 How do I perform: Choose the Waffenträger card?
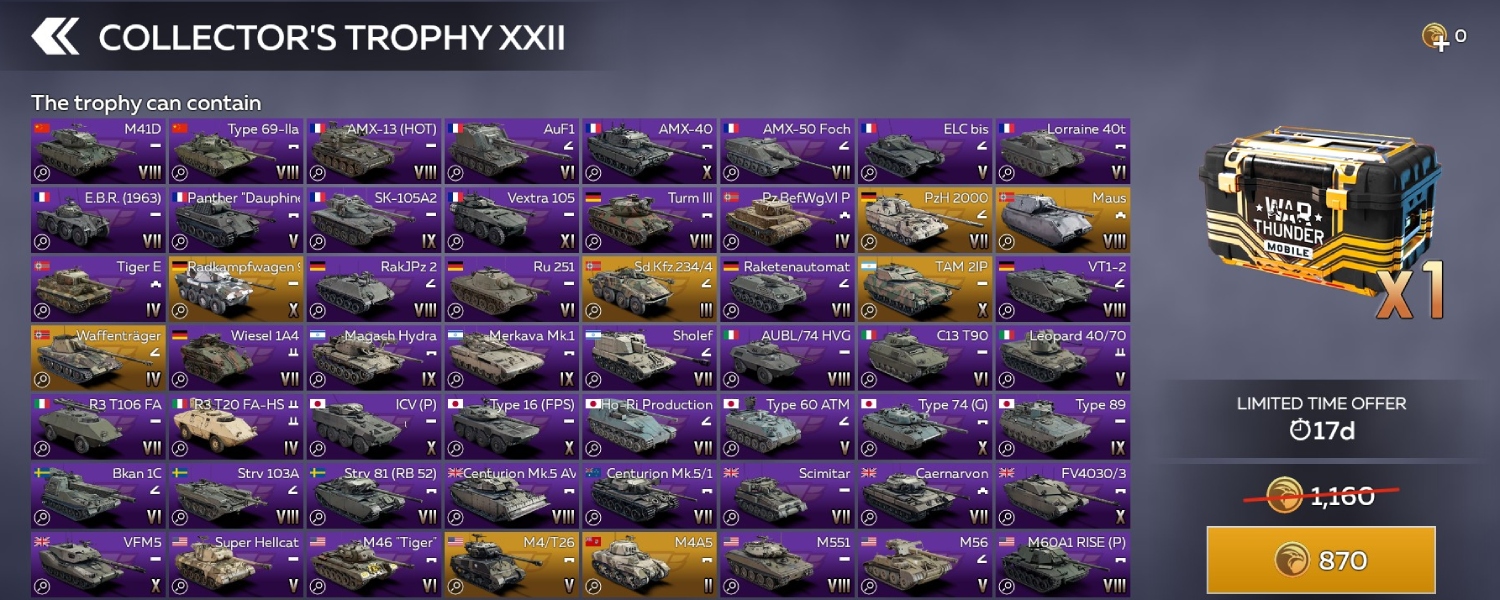tap(97, 358)
